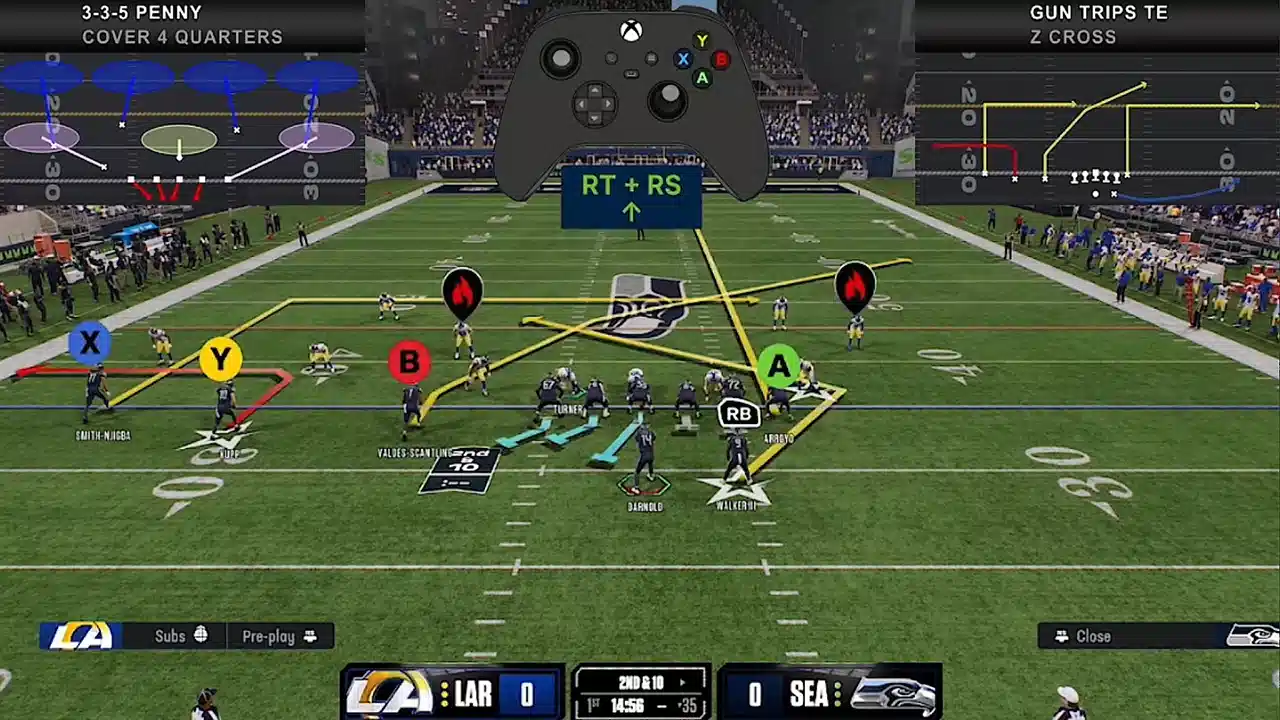Open the Subs menu
This screenshot has height=720, width=1280.
point(180,636)
